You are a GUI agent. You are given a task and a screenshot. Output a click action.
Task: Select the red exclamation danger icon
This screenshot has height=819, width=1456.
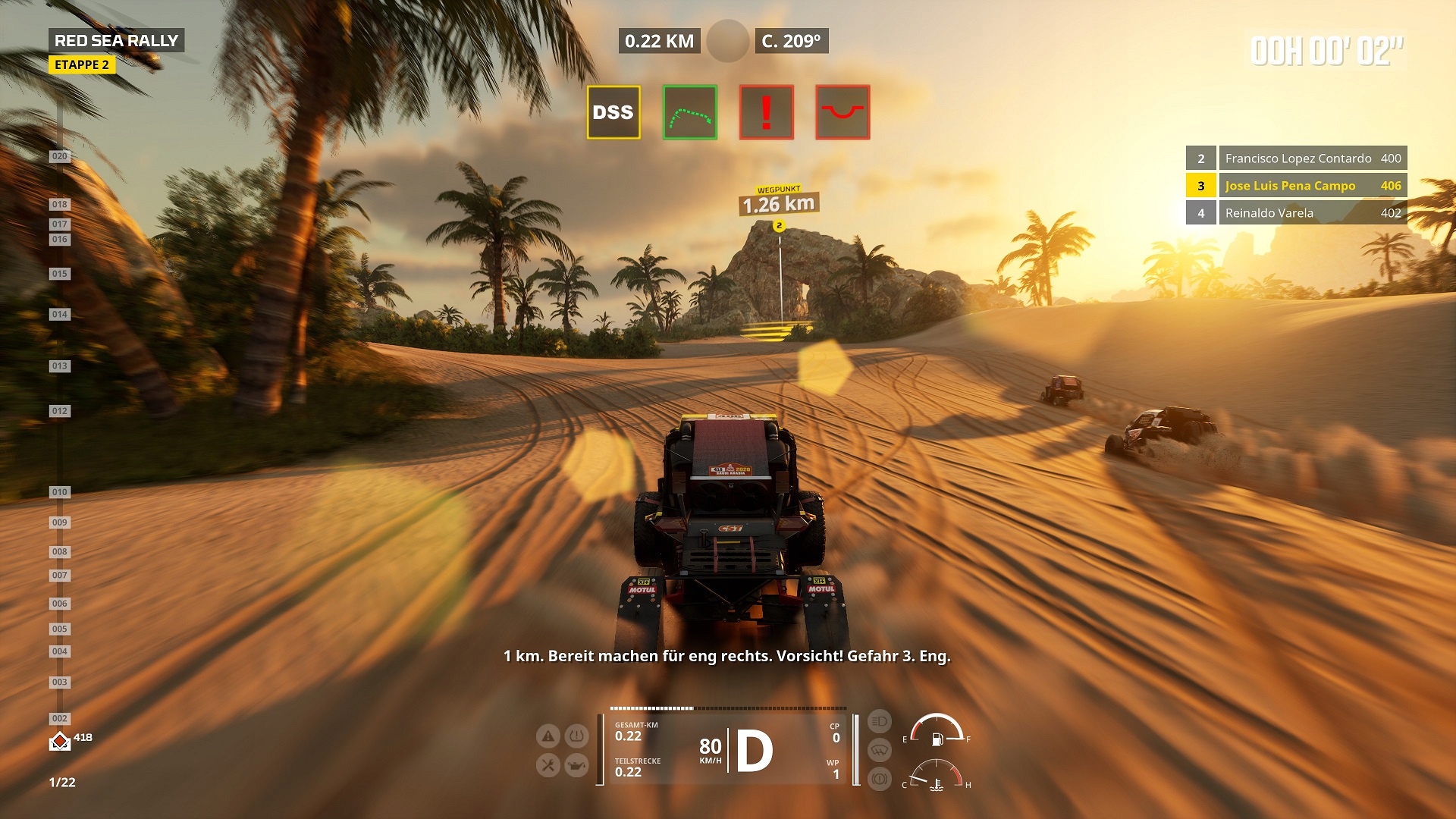point(766,112)
